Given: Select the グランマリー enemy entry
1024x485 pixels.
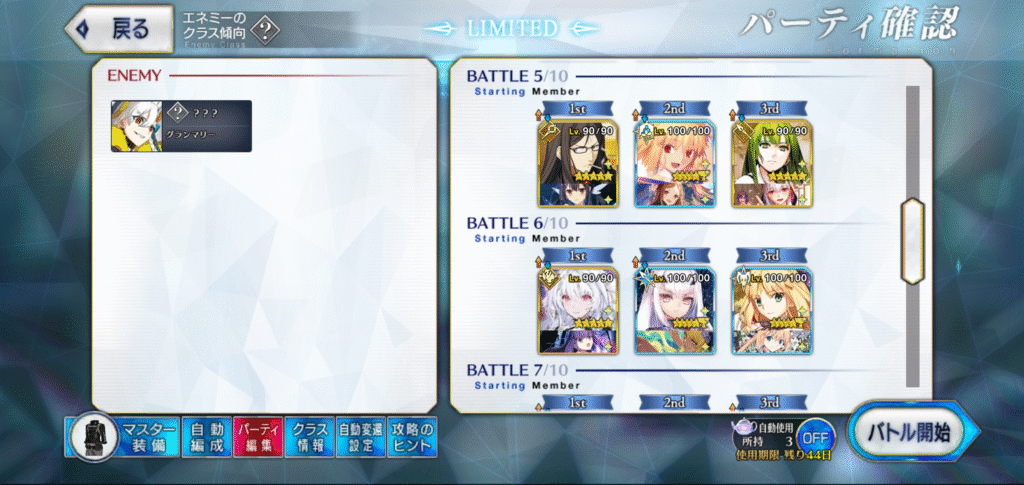Looking at the screenshot, I should [181, 126].
